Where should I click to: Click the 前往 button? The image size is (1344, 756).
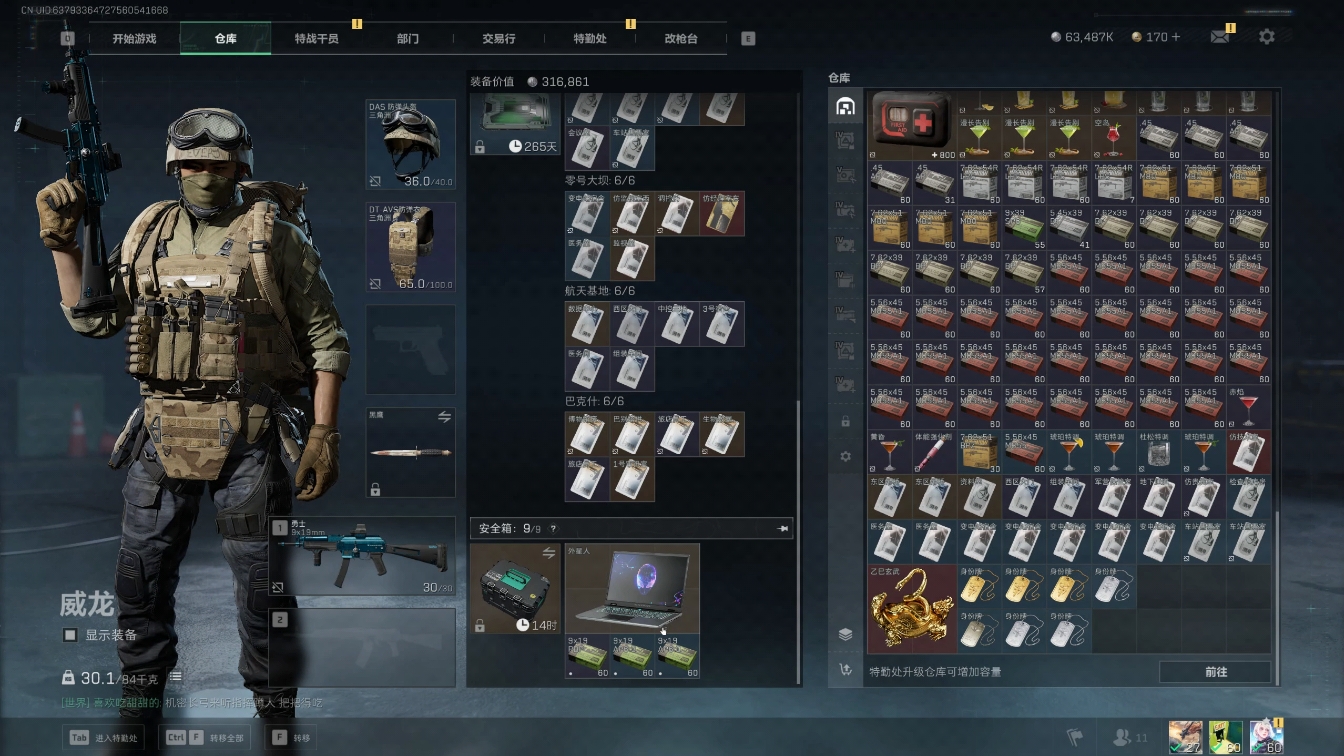tap(1215, 672)
